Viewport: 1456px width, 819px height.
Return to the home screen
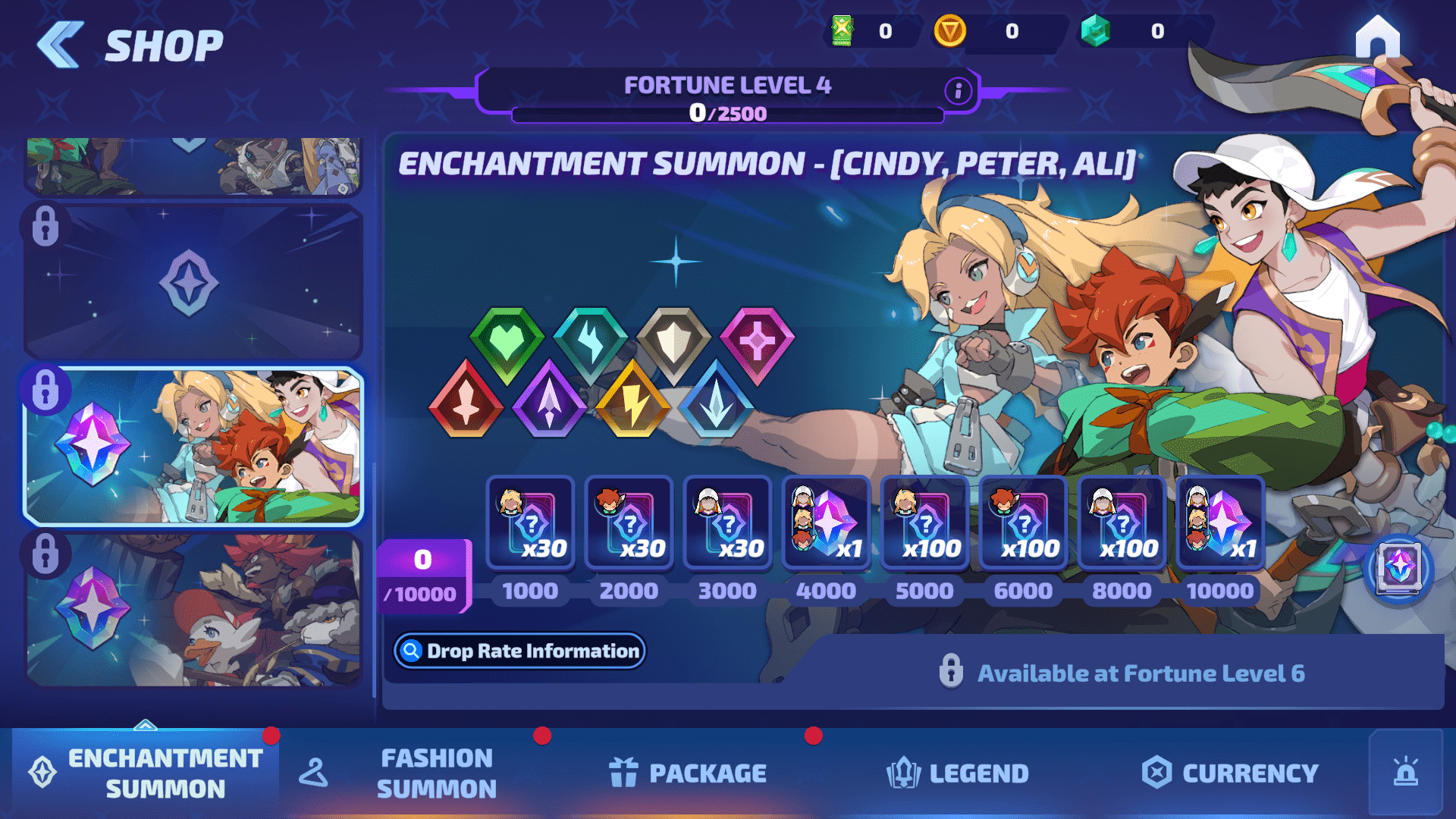click(x=1377, y=38)
